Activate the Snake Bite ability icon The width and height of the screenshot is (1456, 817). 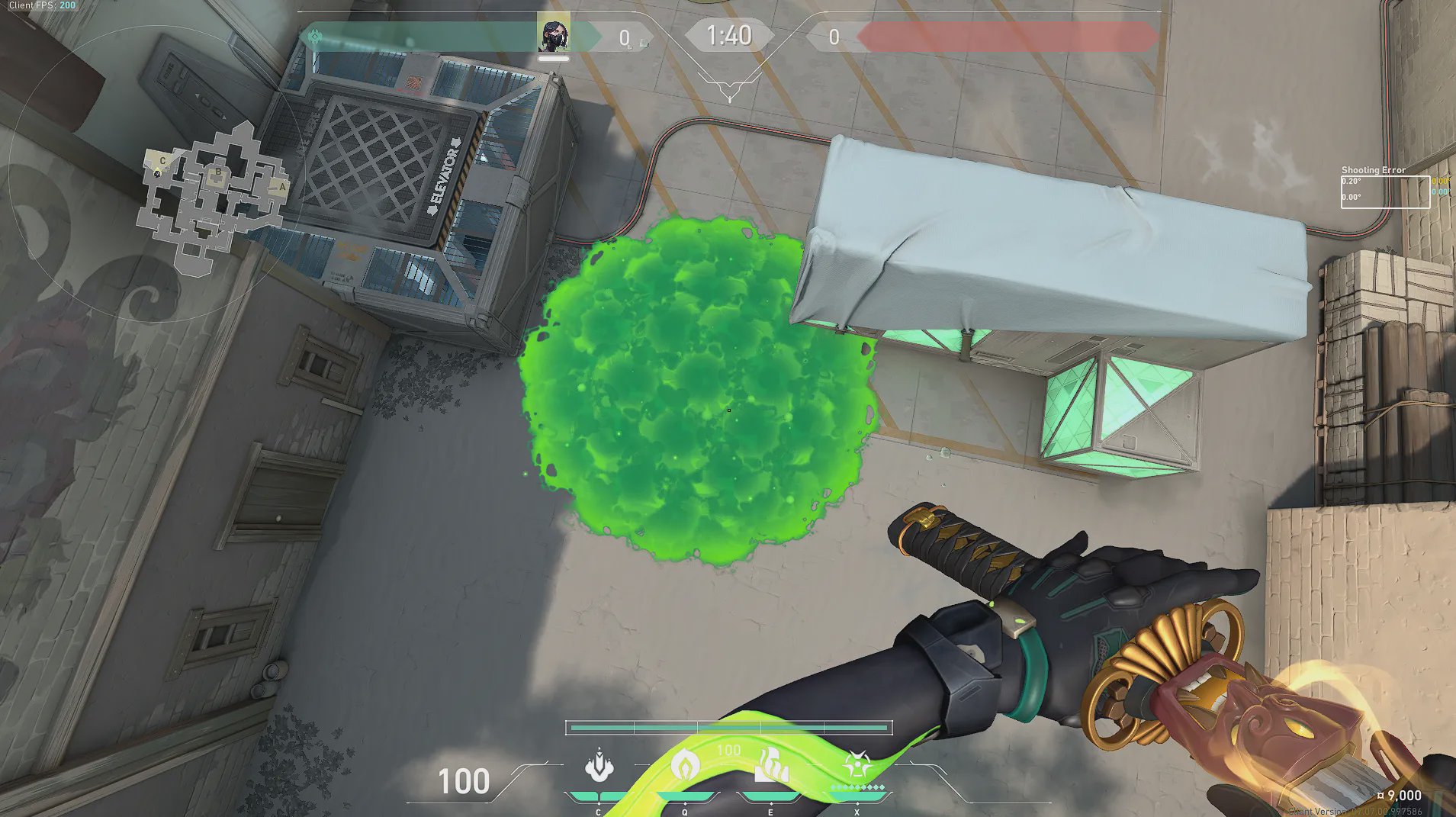tap(599, 767)
